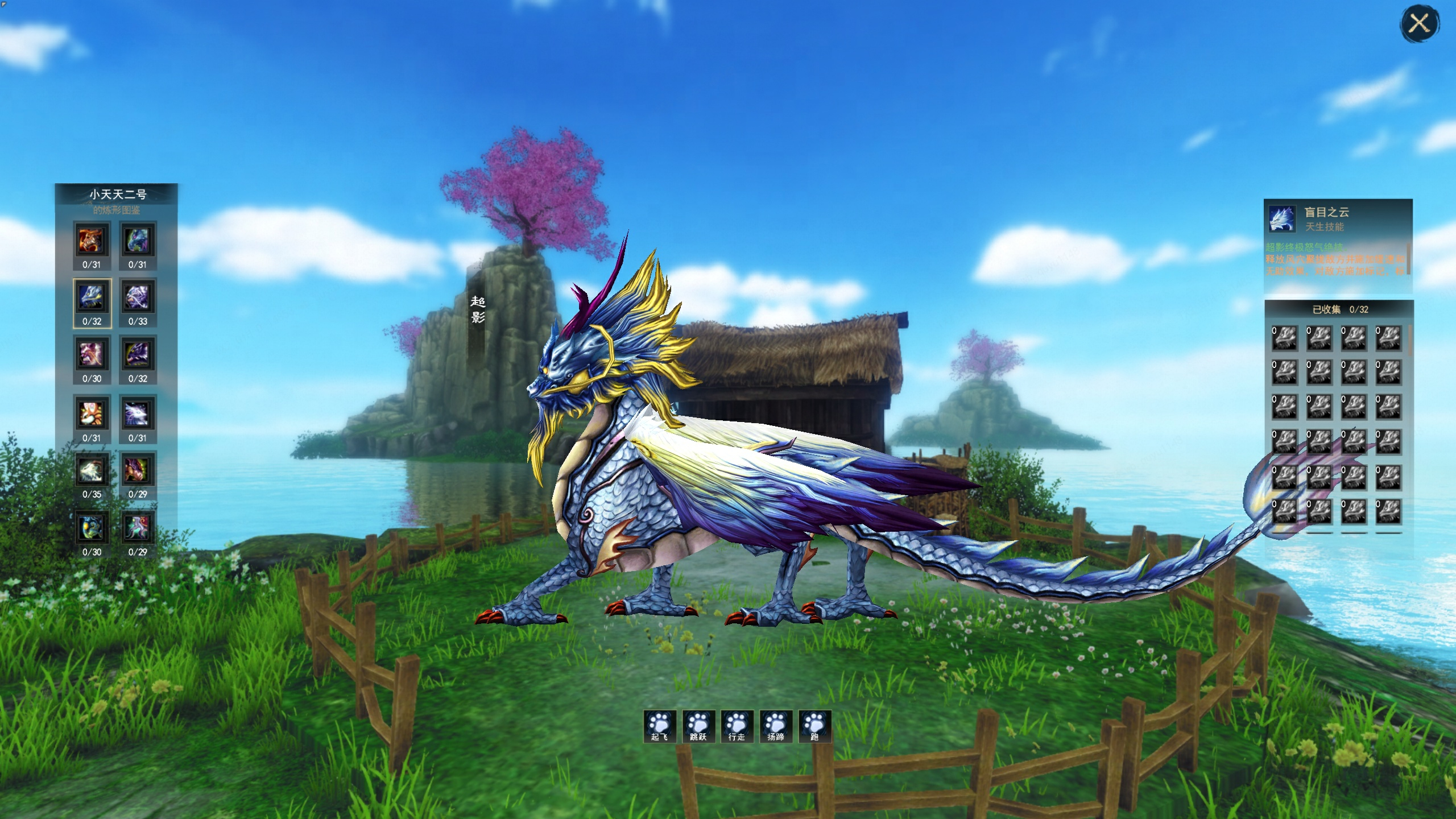
Task: Activate the 扬蹄 rearing animation
Action: point(775,726)
